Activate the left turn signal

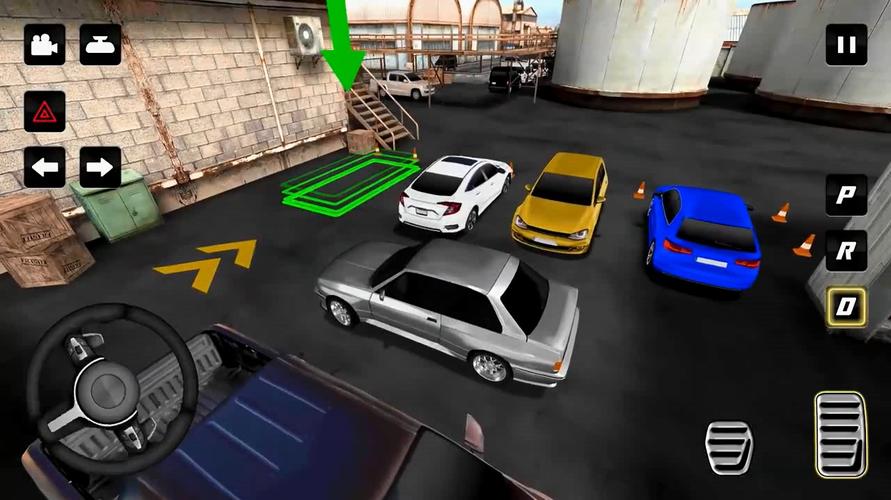[x=44, y=167]
